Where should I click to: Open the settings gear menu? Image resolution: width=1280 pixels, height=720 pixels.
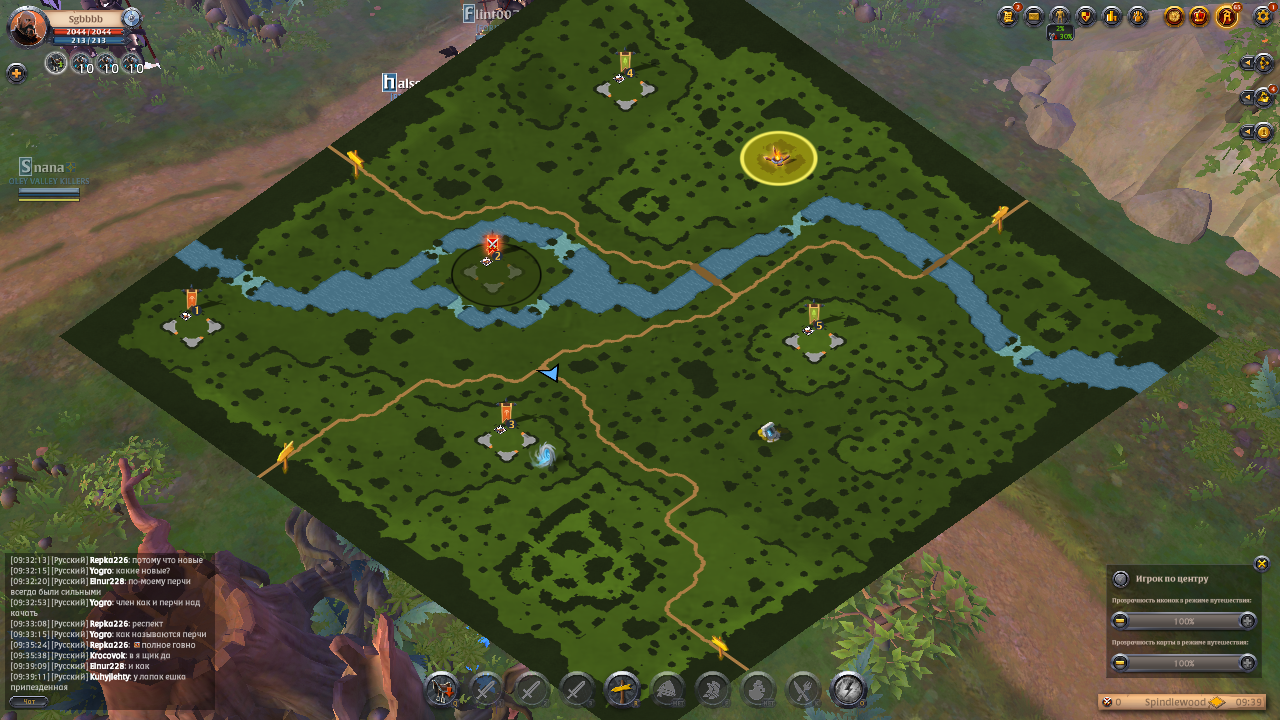[x=1263, y=16]
